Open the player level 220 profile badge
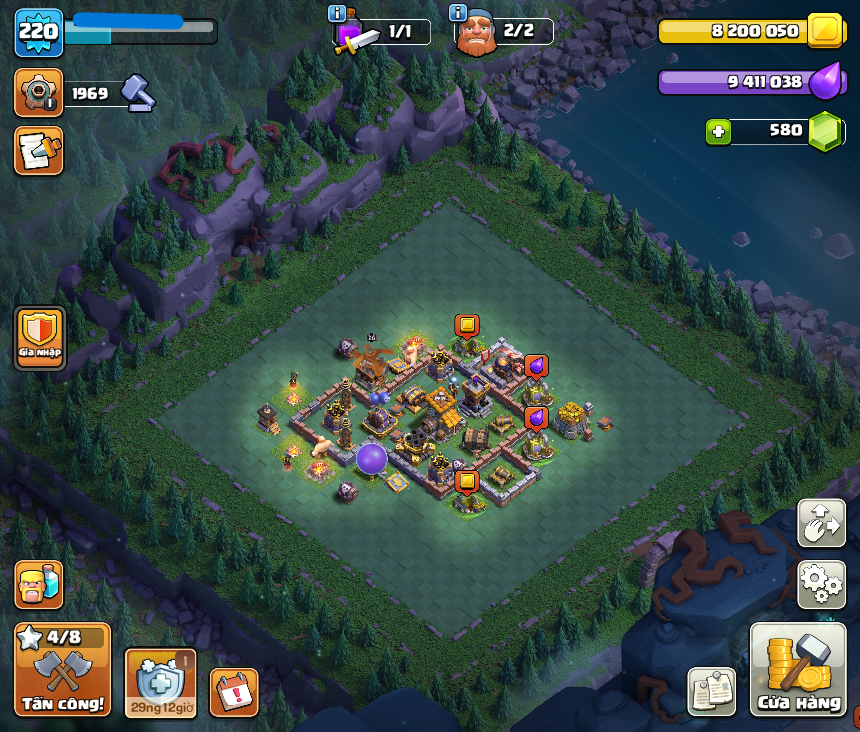 (39, 31)
